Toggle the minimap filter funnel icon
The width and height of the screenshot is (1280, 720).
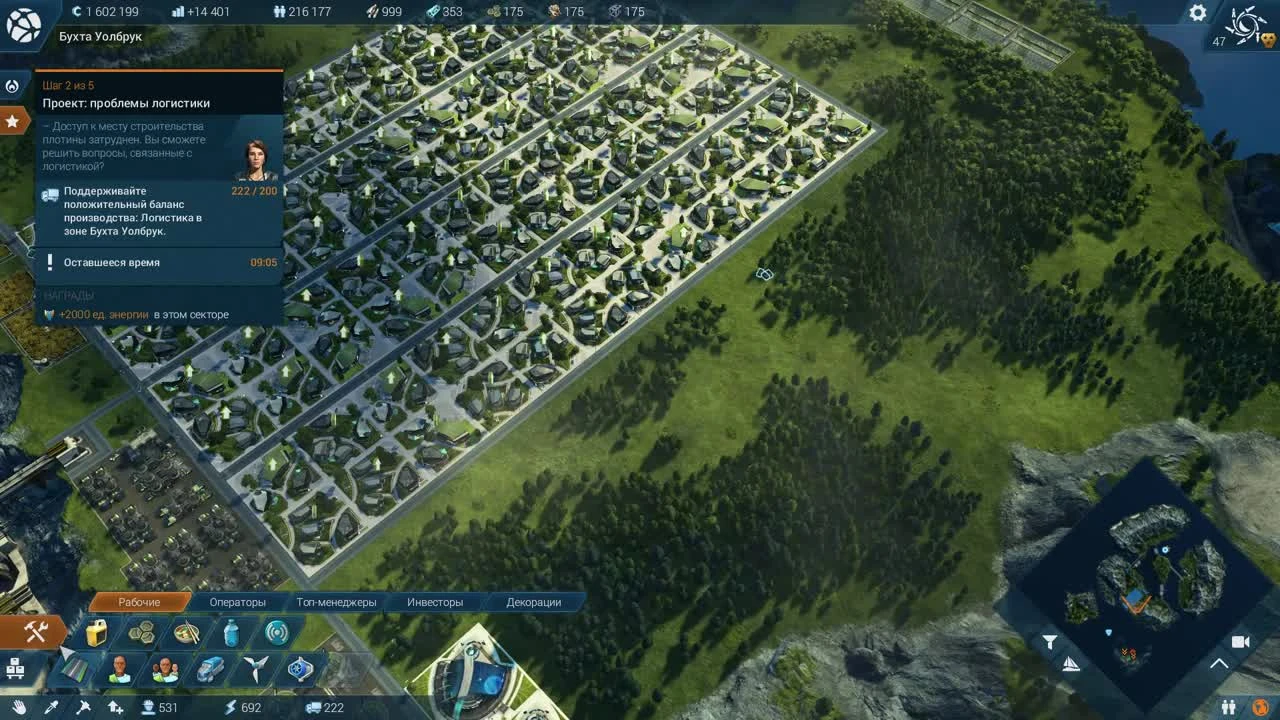(1050, 641)
